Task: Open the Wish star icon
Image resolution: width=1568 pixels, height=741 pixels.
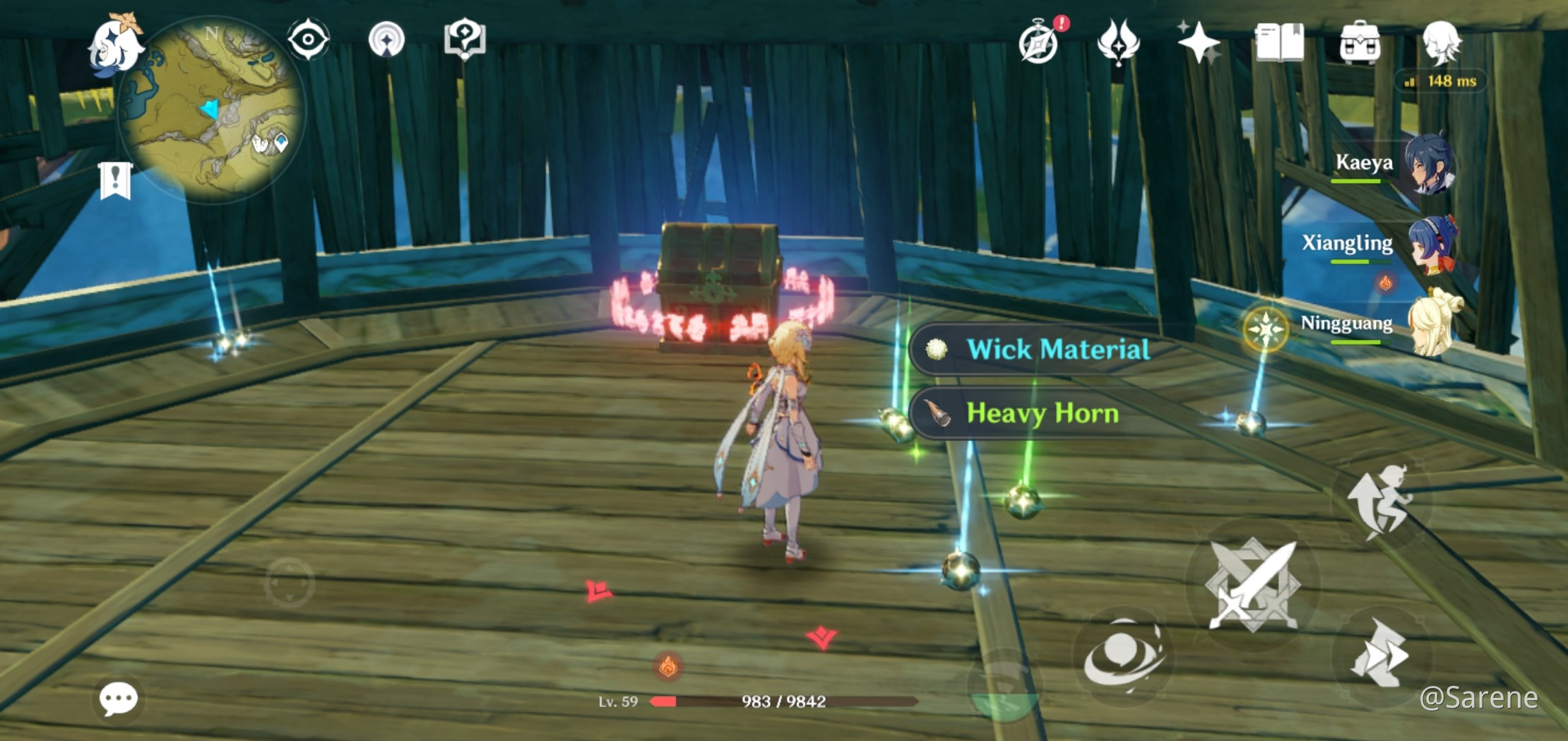Action: tap(1198, 42)
